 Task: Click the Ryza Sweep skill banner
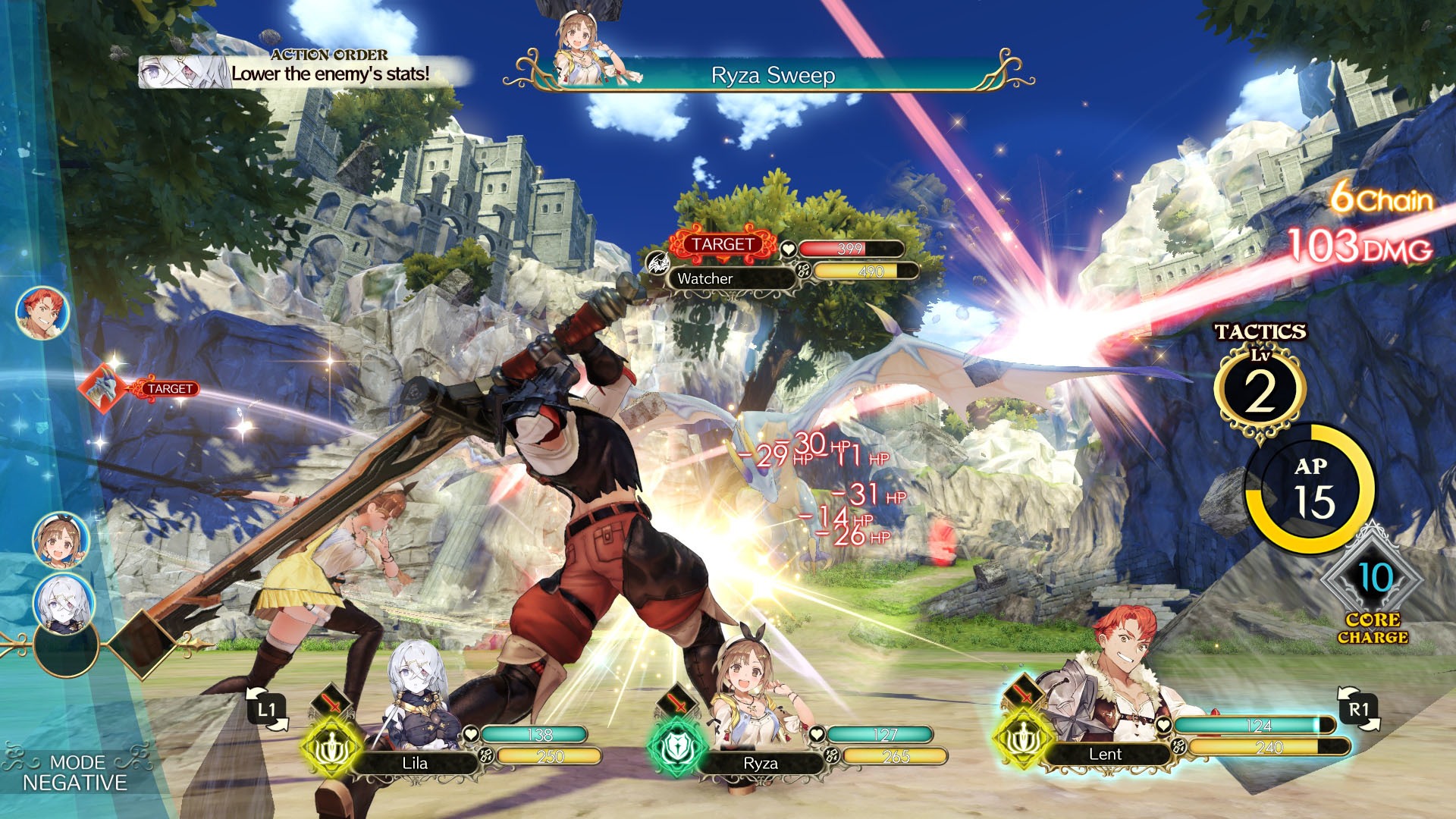tap(773, 75)
